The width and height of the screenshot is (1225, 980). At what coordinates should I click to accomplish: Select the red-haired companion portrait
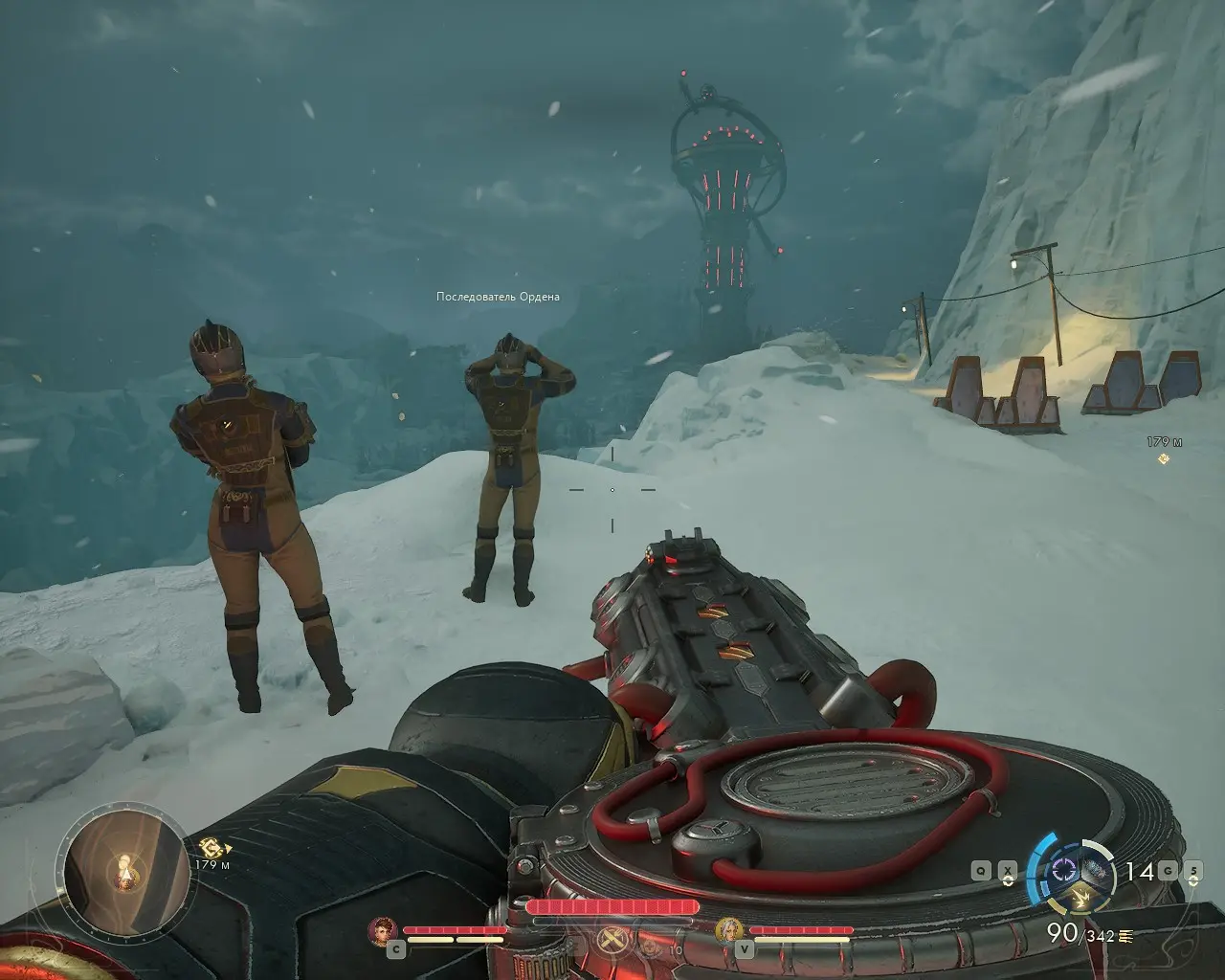click(x=384, y=929)
